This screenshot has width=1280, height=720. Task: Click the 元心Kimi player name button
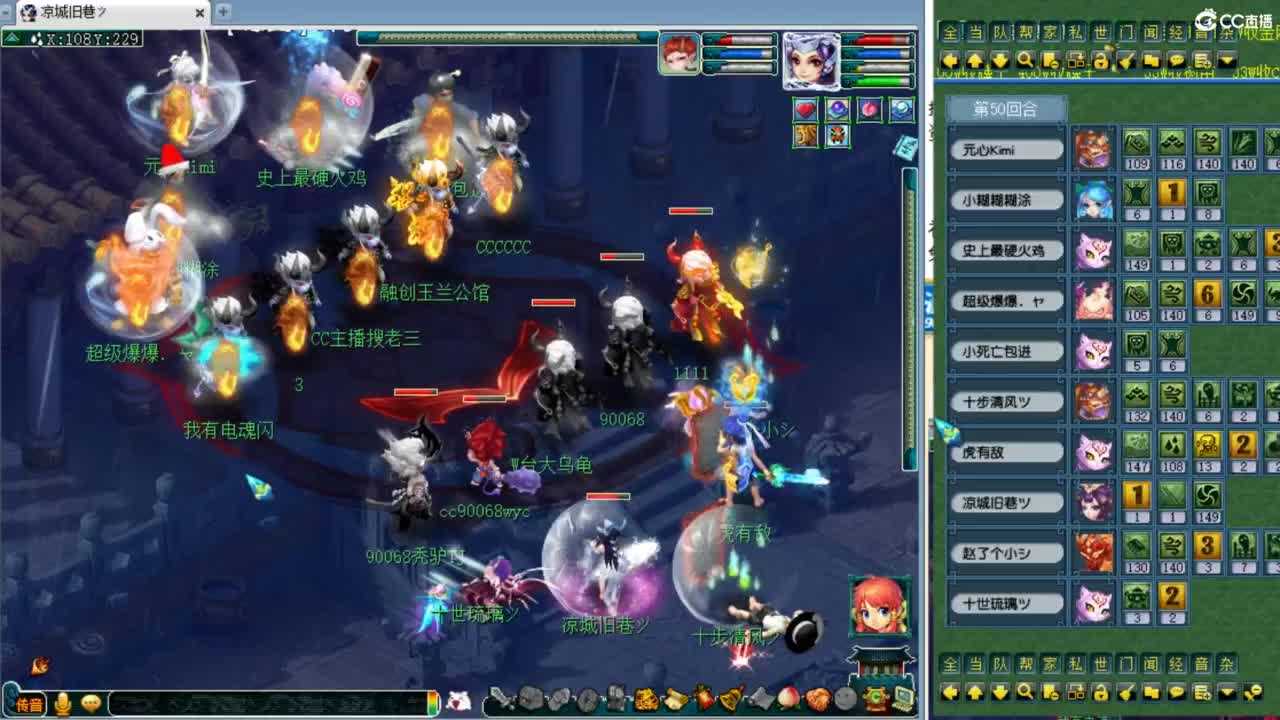(x=1007, y=148)
